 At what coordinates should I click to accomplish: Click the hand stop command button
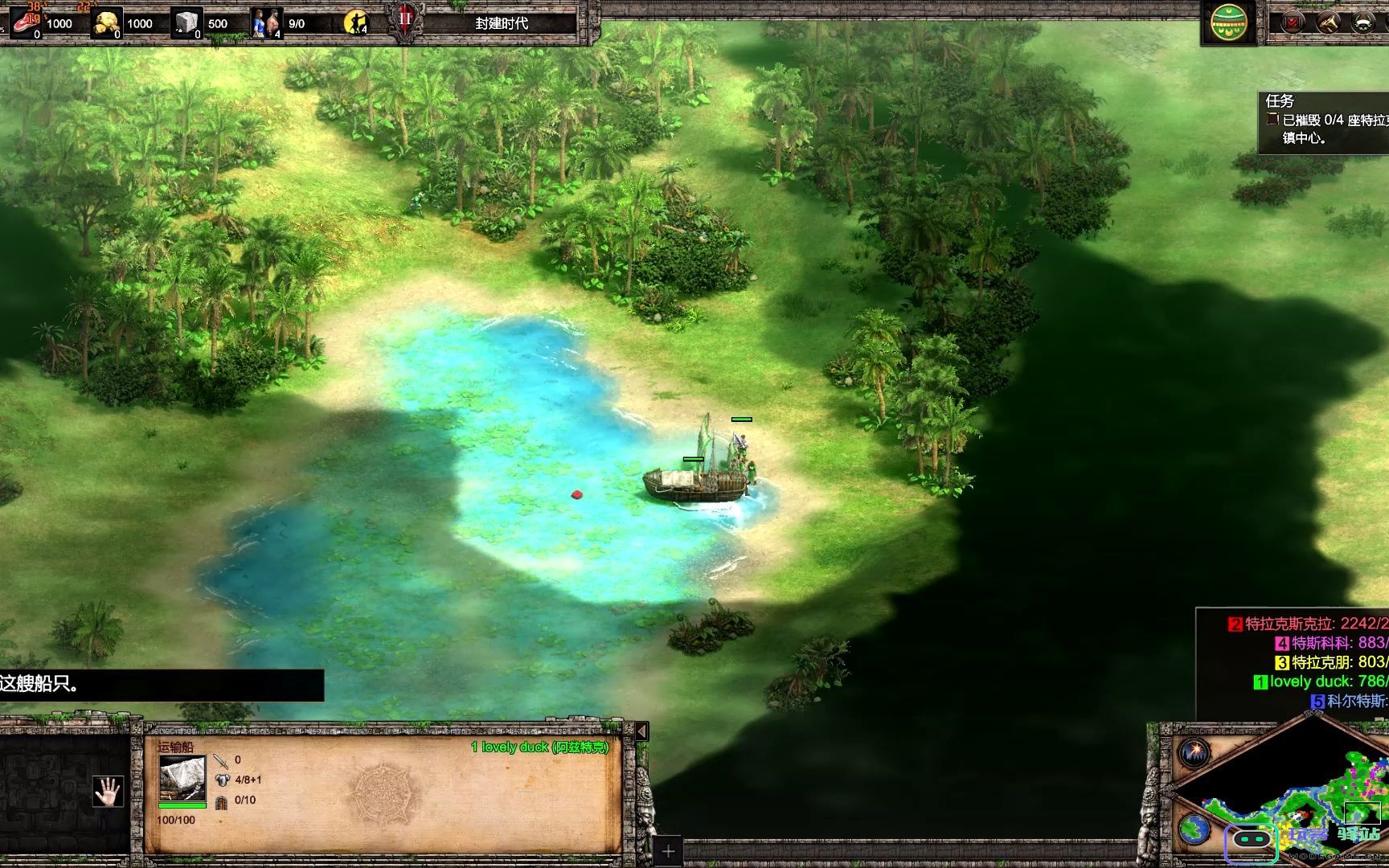coord(108,792)
